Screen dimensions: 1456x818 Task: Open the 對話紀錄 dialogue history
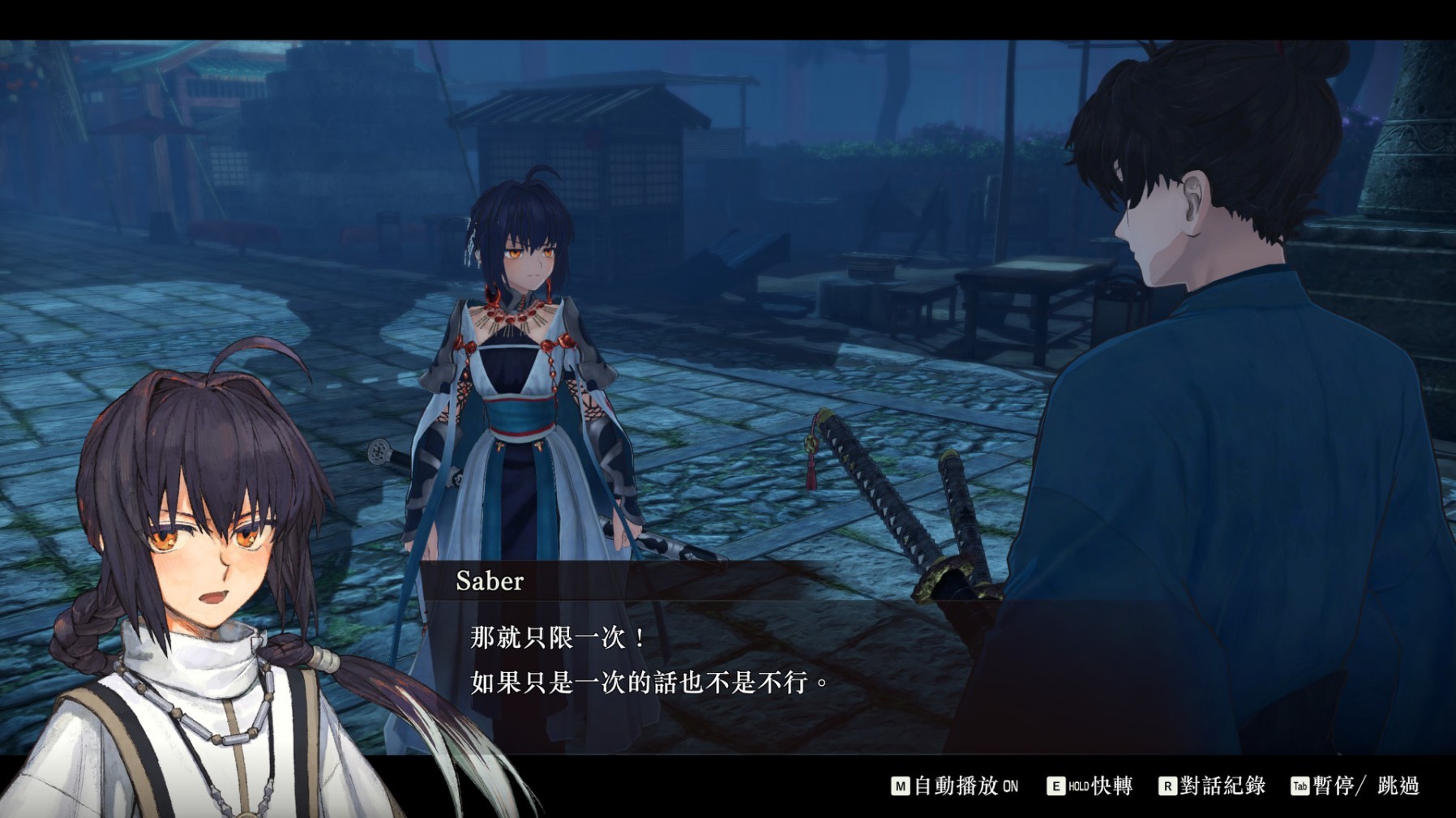(1223, 785)
